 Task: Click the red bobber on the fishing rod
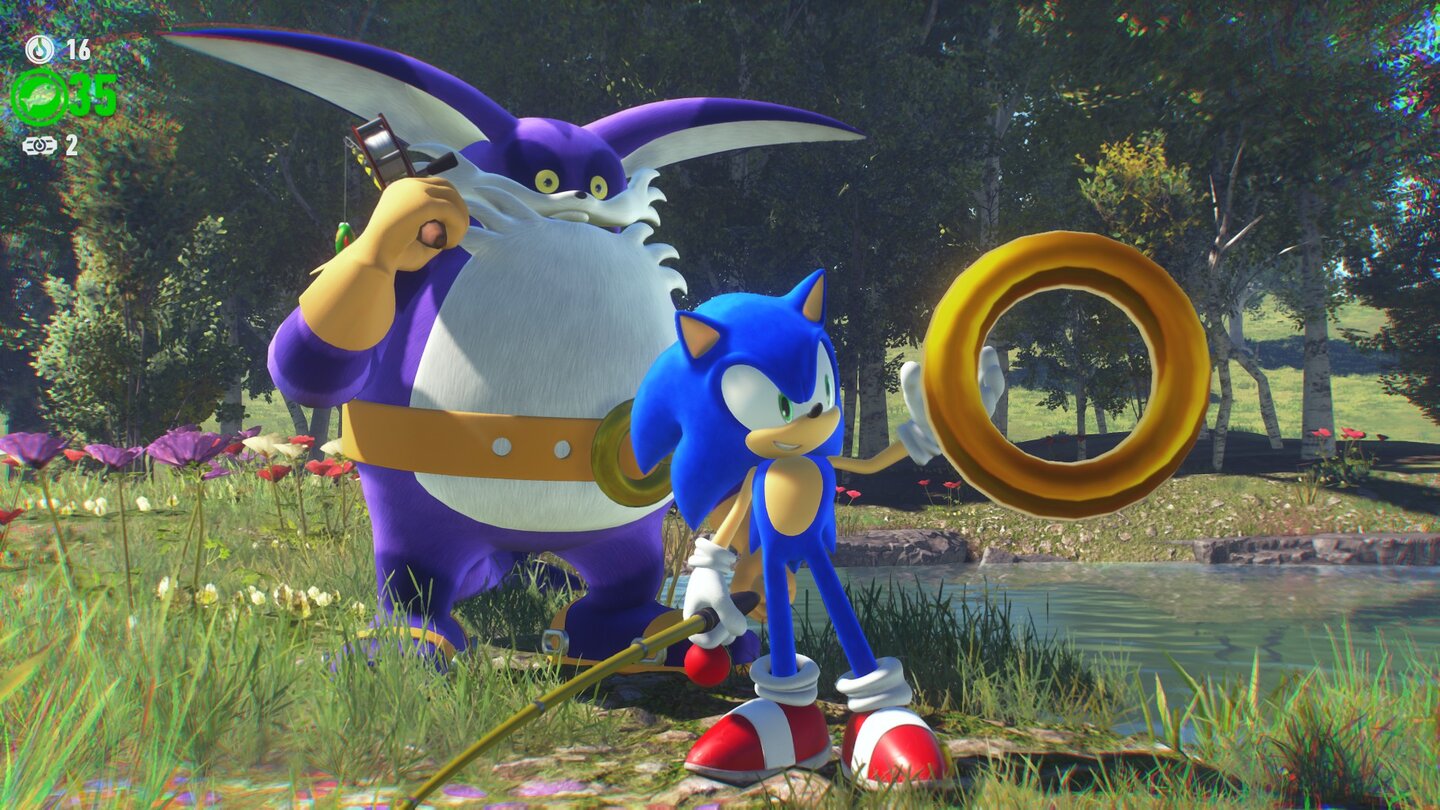tap(706, 660)
